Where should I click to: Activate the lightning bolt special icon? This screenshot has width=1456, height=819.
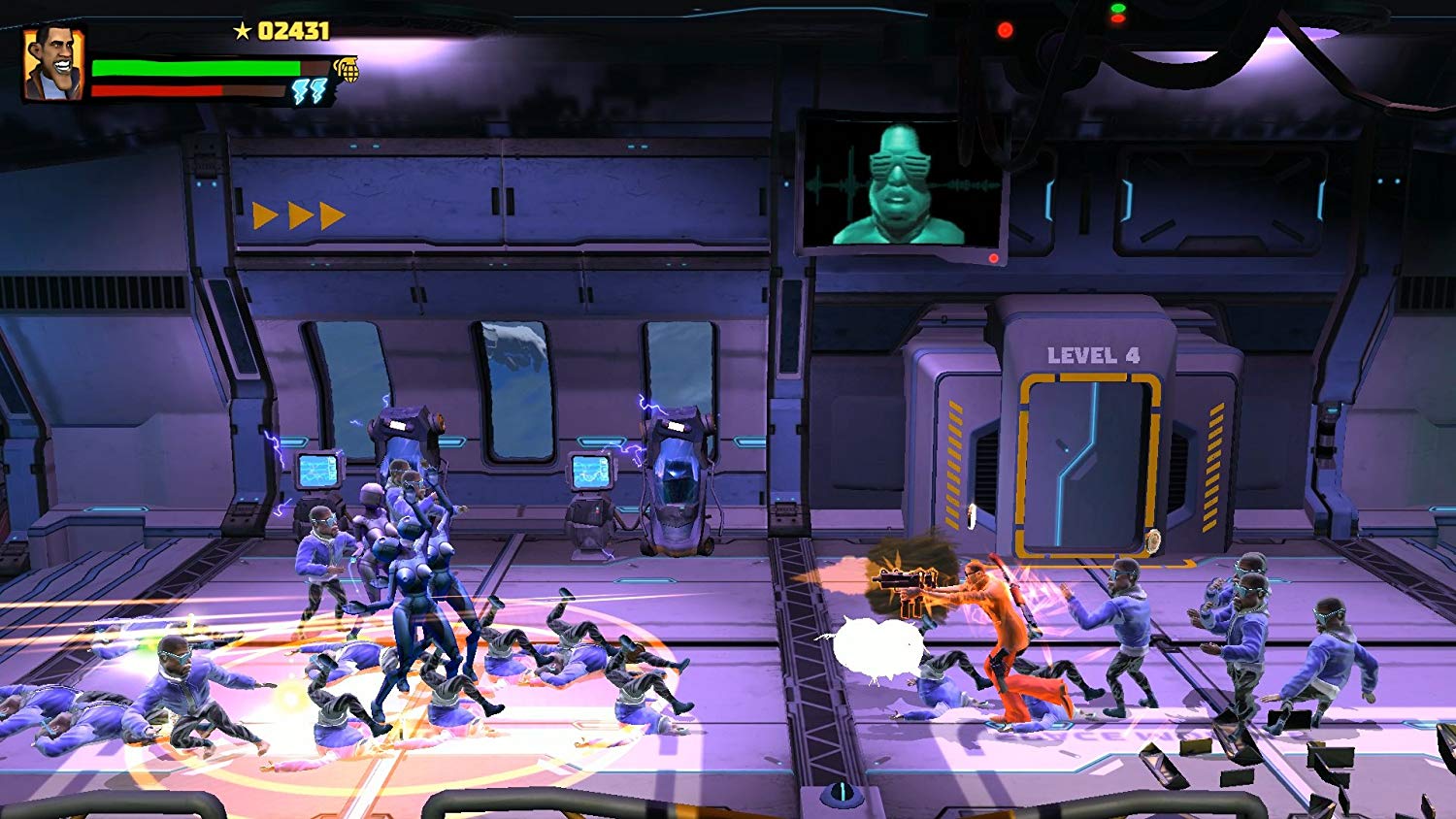(309, 92)
